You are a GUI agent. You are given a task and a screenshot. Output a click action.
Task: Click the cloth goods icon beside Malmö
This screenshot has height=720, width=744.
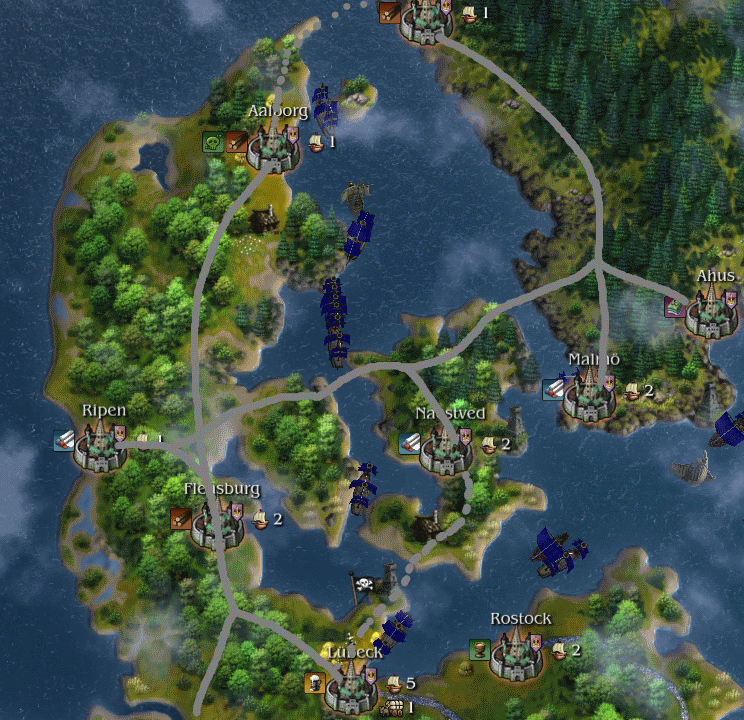pyautogui.click(x=553, y=389)
